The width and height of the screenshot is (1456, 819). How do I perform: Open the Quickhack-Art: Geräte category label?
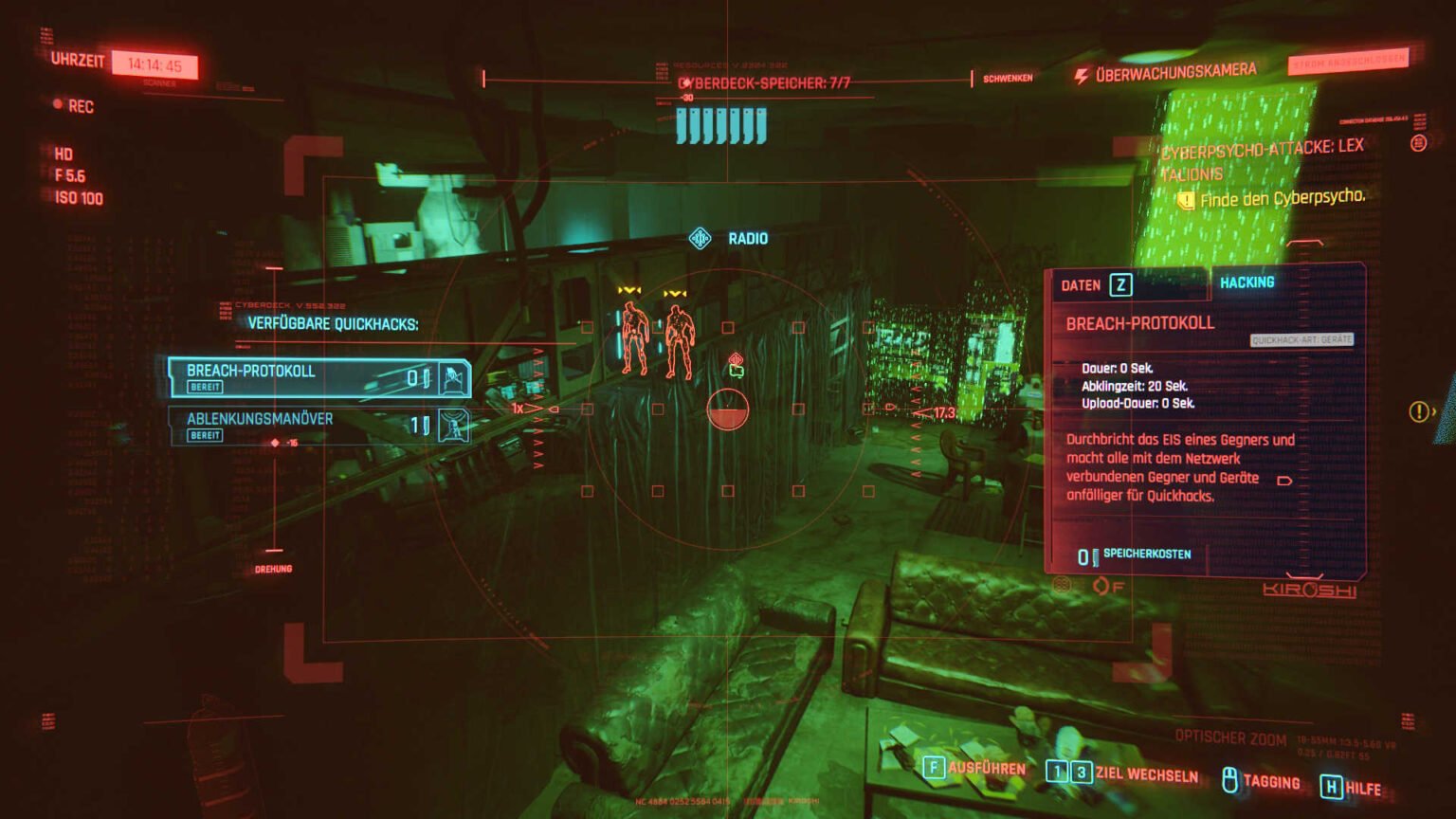coord(1303,340)
